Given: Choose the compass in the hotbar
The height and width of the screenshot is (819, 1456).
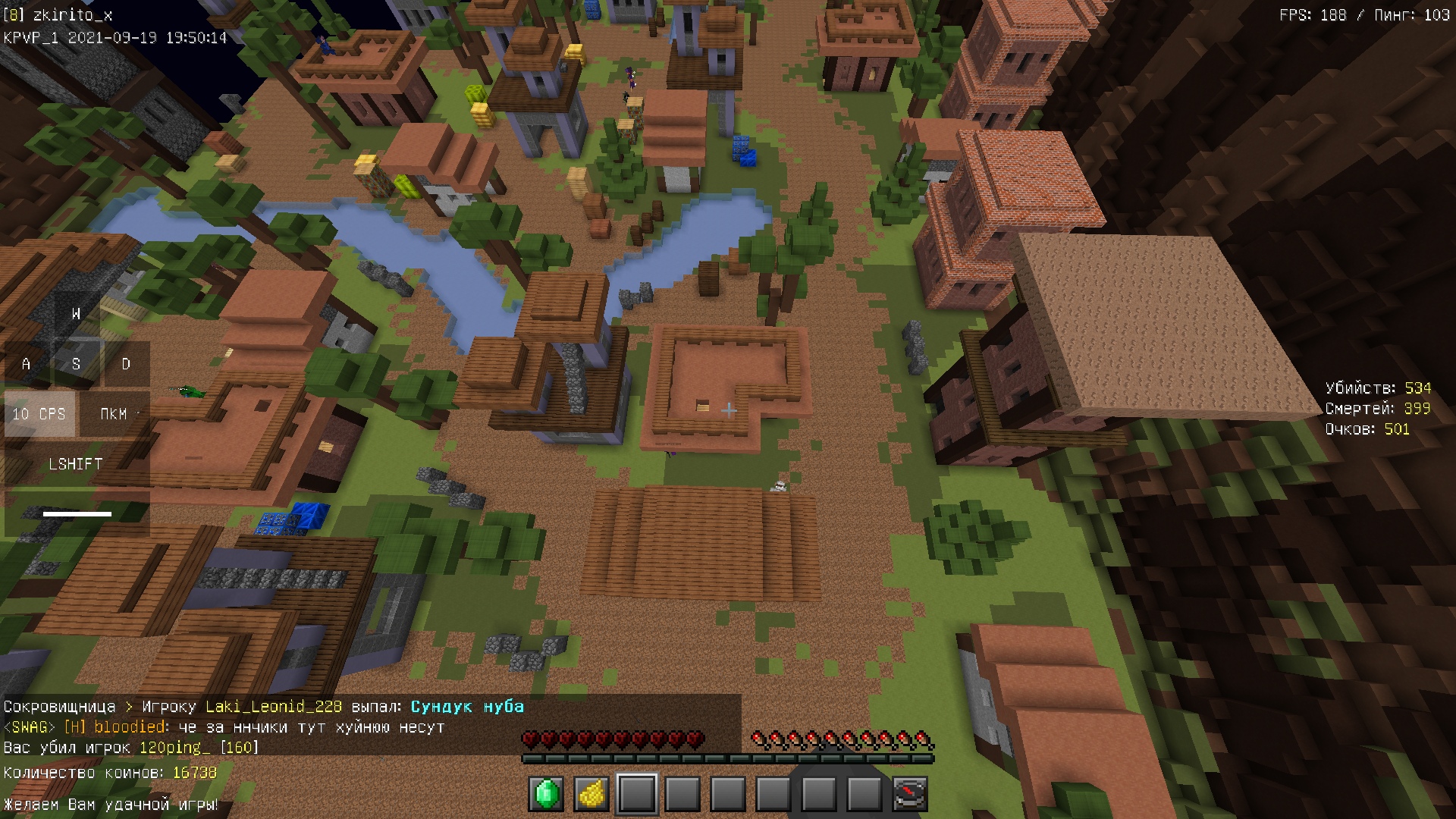Looking at the screenshot, I should click(909, 794).
